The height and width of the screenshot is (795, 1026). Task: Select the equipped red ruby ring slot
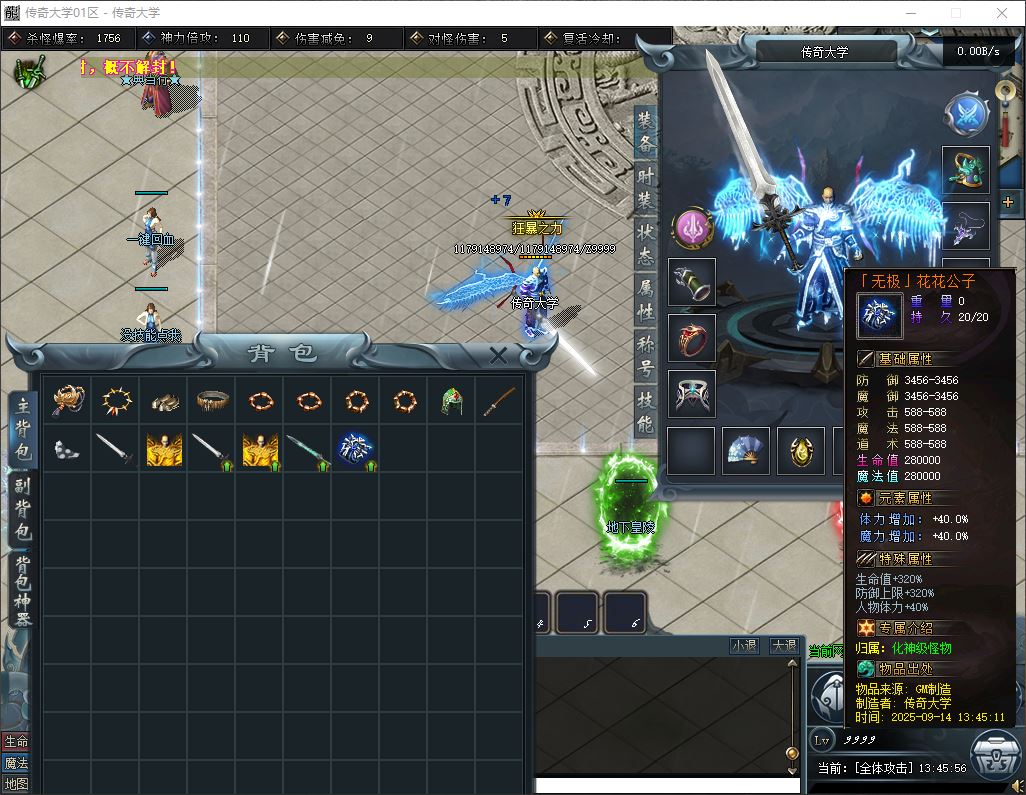click(x=691, y=337)
